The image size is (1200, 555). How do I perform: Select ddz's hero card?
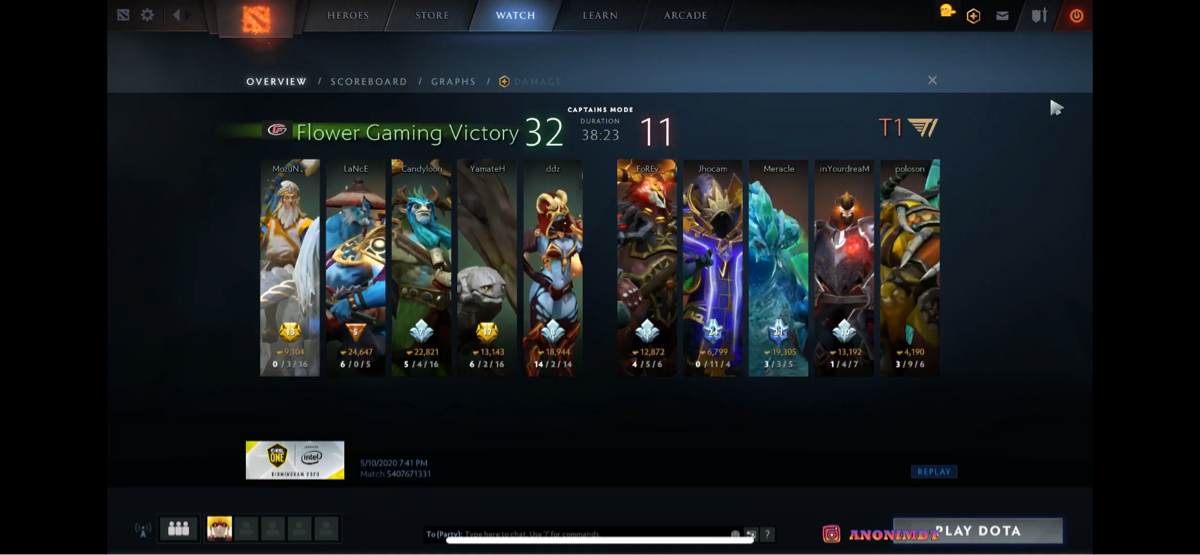pos(553,267)
